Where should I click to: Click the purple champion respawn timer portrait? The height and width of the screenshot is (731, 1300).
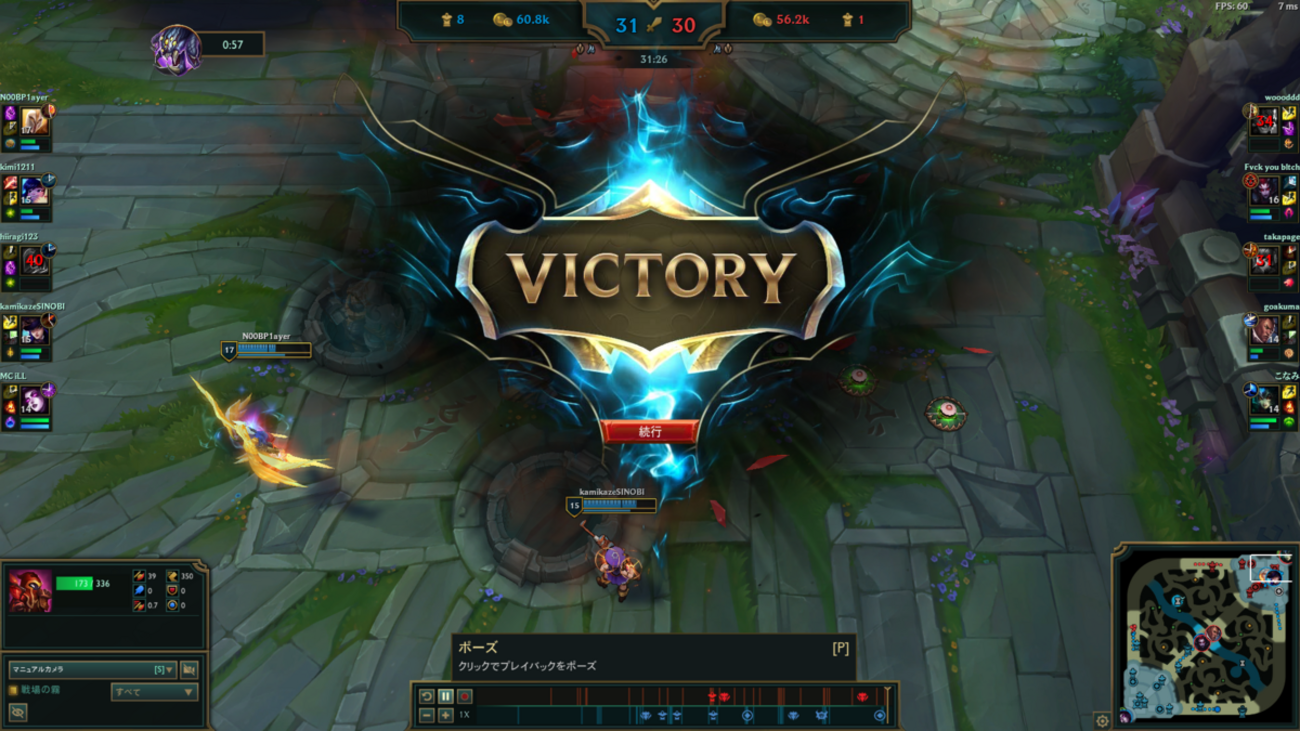(x=177, y=47)
